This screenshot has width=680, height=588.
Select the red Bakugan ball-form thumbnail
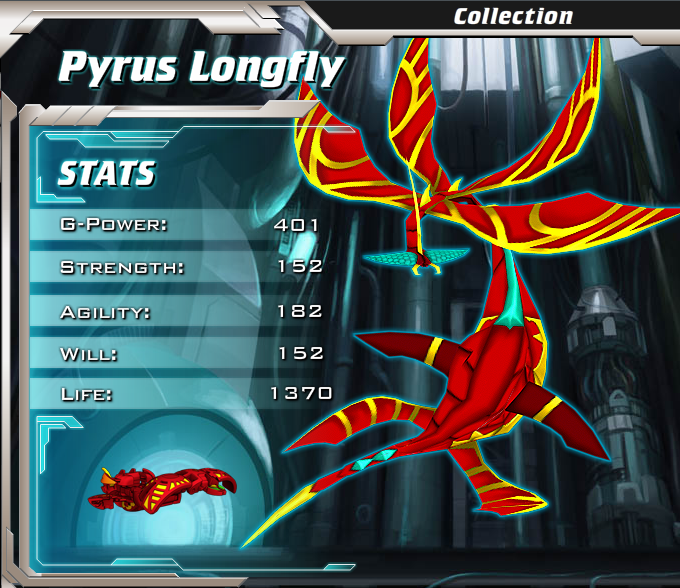pyautogui.click(x=162, y=487)
